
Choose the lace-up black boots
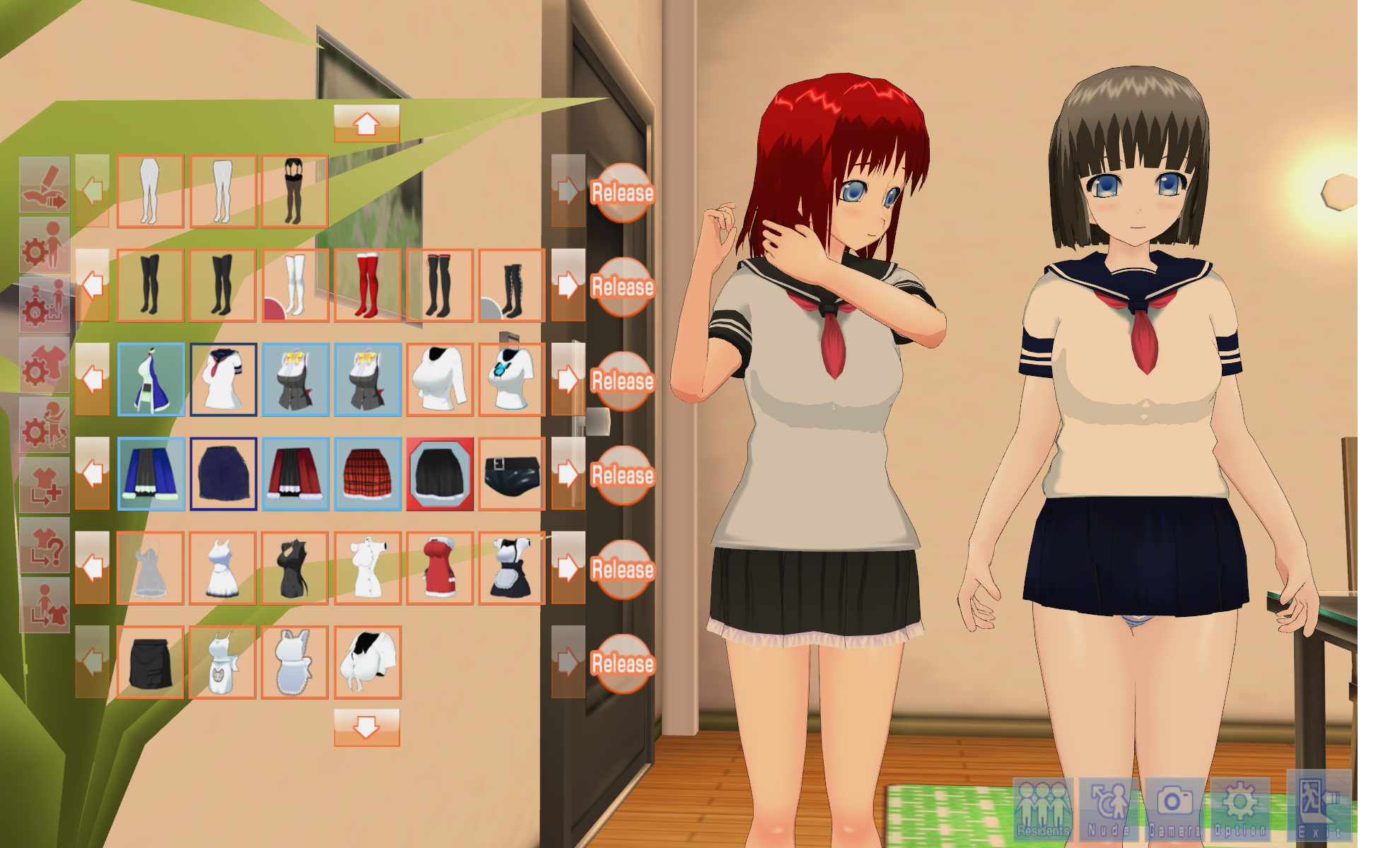511,285
